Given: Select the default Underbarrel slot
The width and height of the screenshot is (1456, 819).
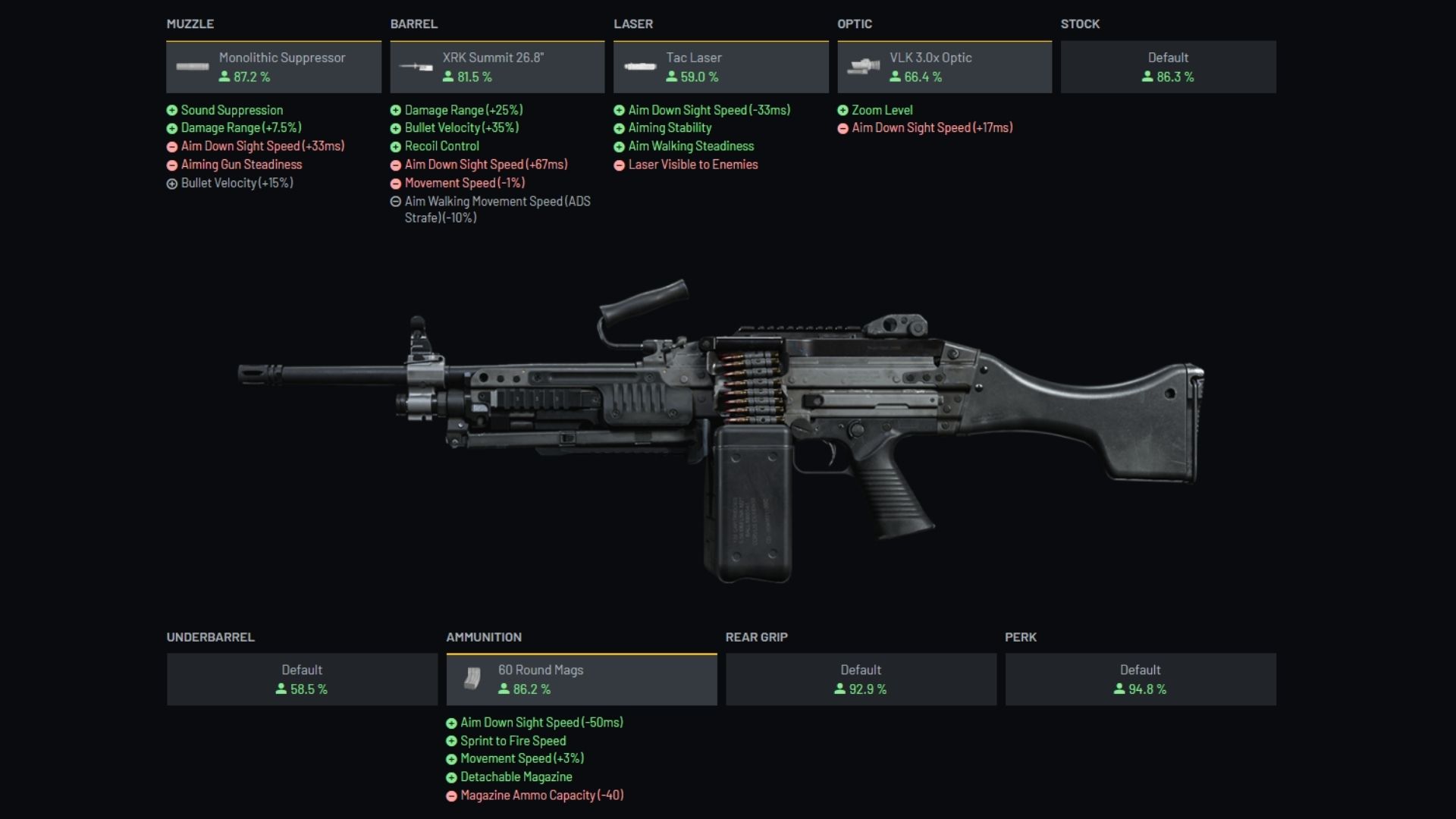Looking at the screenshot, I should point(302,679).
